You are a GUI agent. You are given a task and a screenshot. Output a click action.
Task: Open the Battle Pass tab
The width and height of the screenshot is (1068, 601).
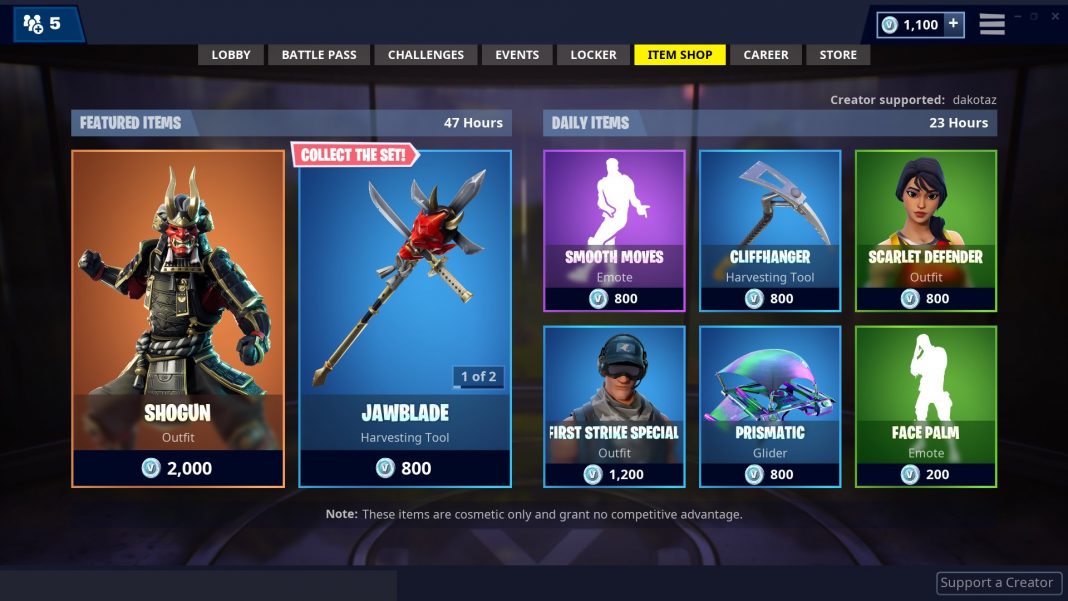point(319,55)
